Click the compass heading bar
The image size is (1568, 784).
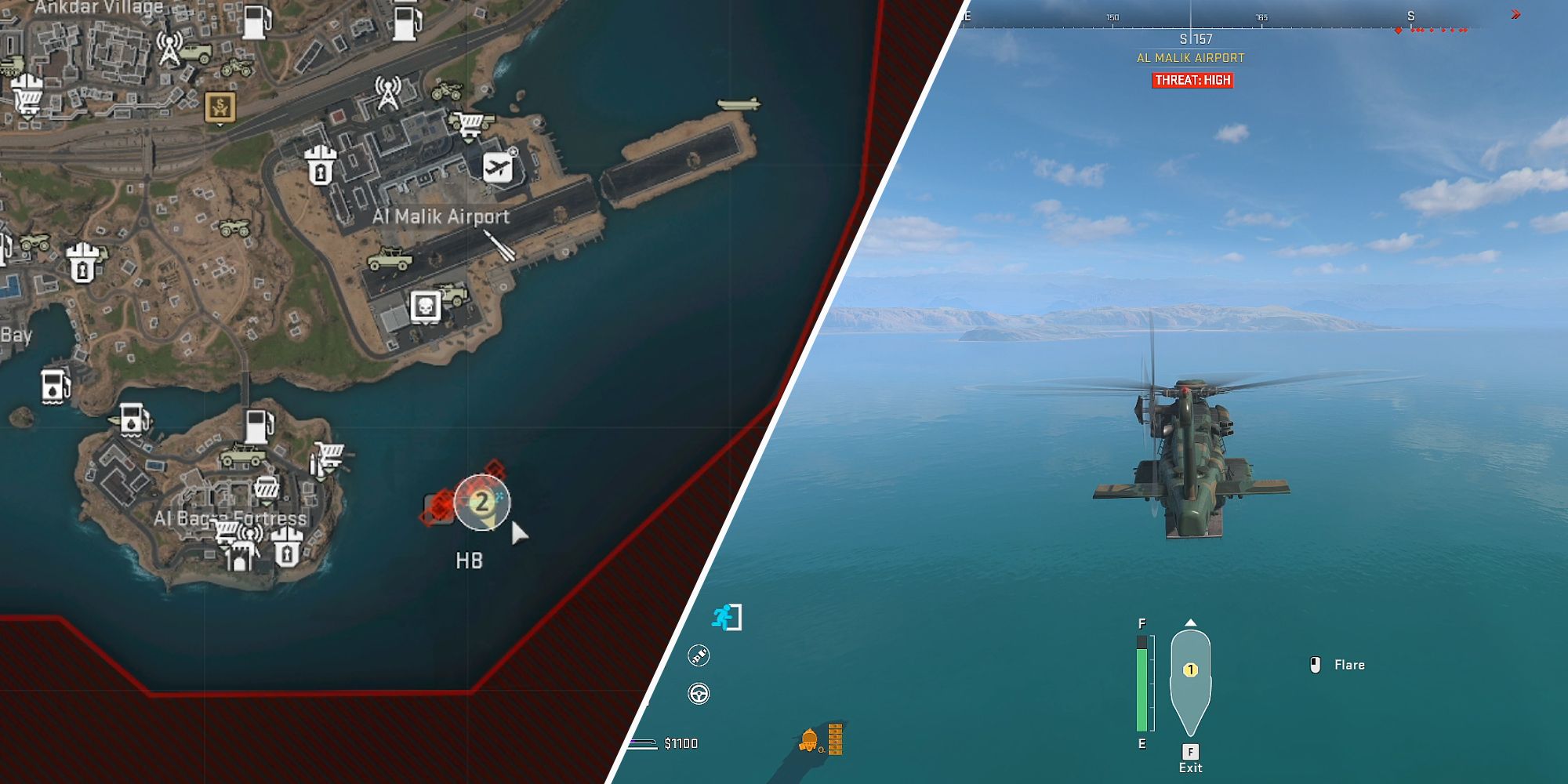pyautogui.click(x=1223, y=20)
